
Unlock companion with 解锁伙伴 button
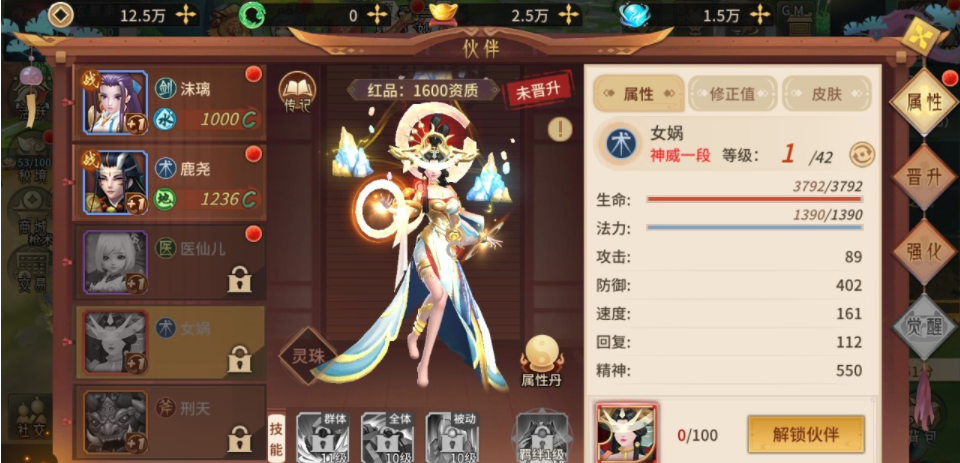pyautogui.click(x=805, y=435)
